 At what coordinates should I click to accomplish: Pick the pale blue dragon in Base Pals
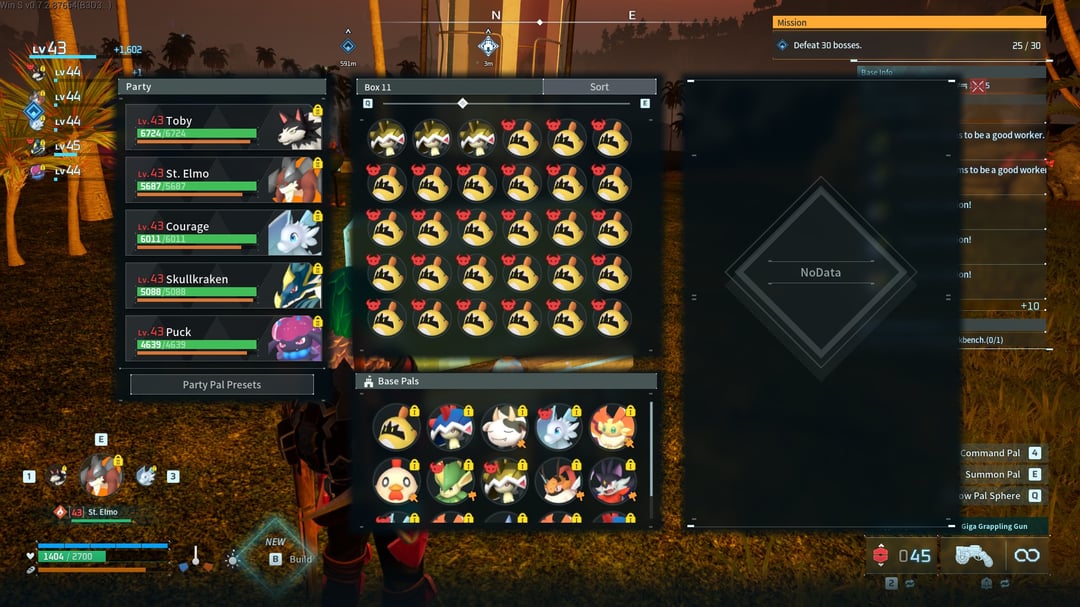pyautogui.click(x=558, y=427)
